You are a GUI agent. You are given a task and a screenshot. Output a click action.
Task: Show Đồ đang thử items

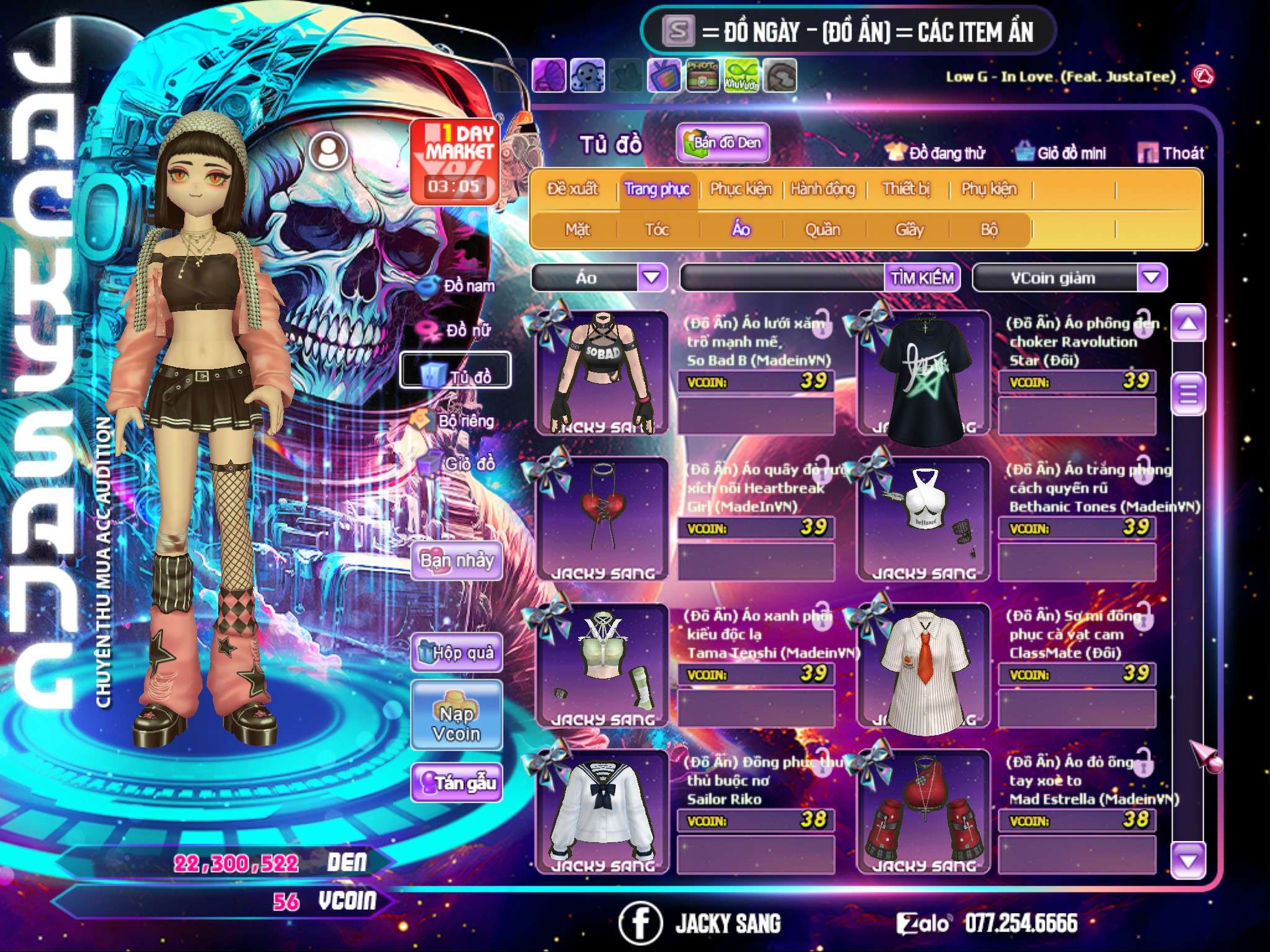pyautogui.click(x=935, y=153)
